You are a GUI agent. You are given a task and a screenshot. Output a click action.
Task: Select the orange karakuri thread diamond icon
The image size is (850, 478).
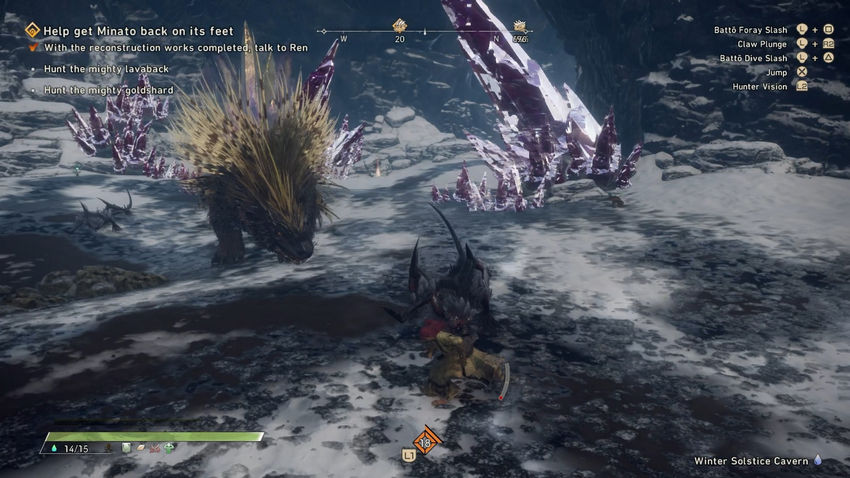click(426, 441)
